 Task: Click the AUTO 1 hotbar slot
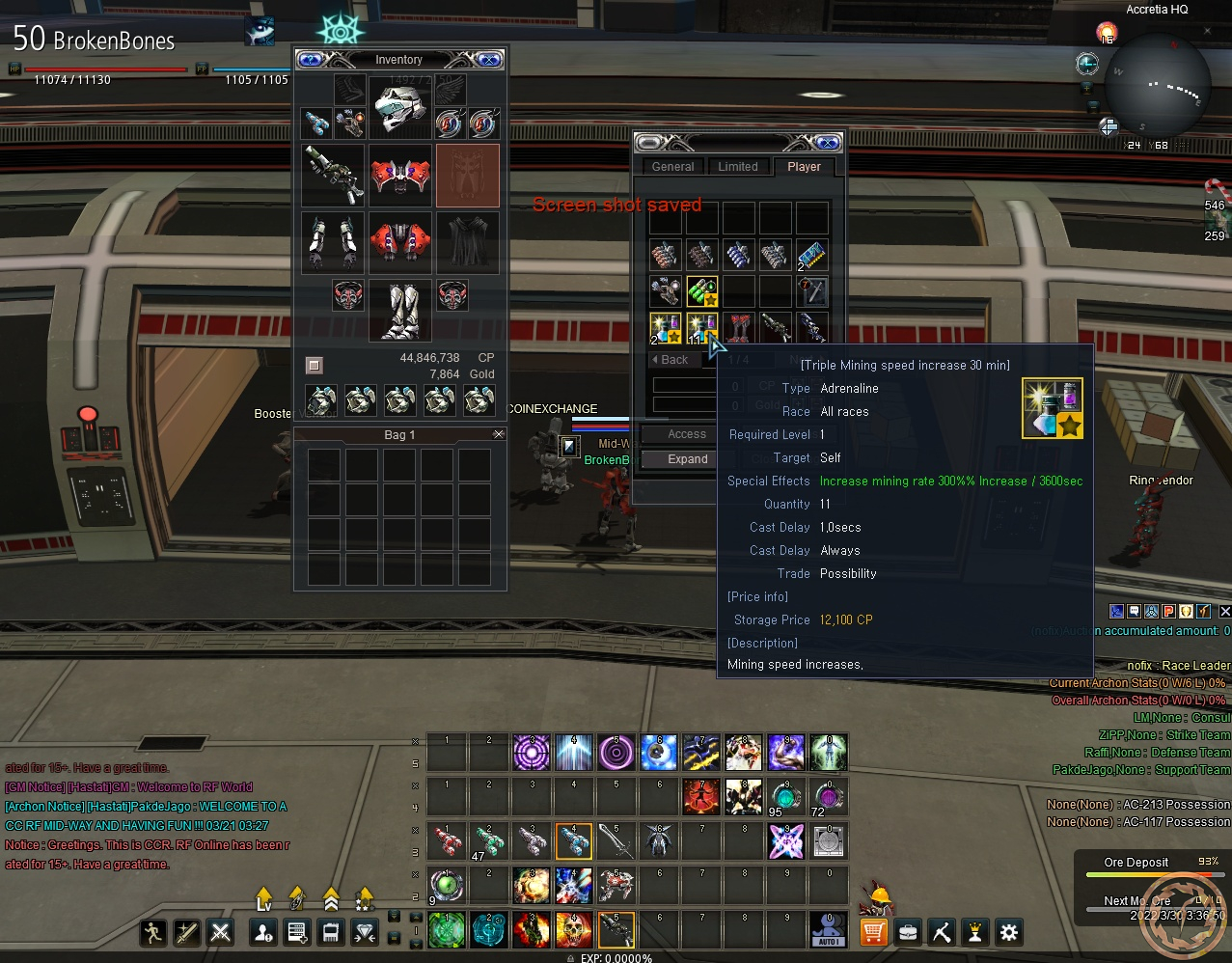pyautogui.click(x=829, y=931)
